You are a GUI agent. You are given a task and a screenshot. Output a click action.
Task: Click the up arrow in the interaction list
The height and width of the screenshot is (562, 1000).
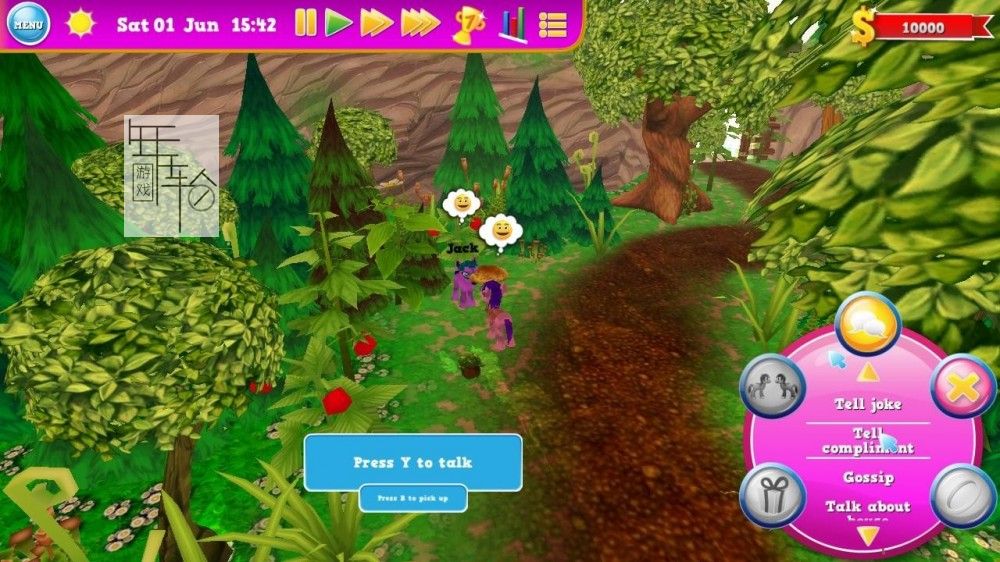click(x=868, y=373)
